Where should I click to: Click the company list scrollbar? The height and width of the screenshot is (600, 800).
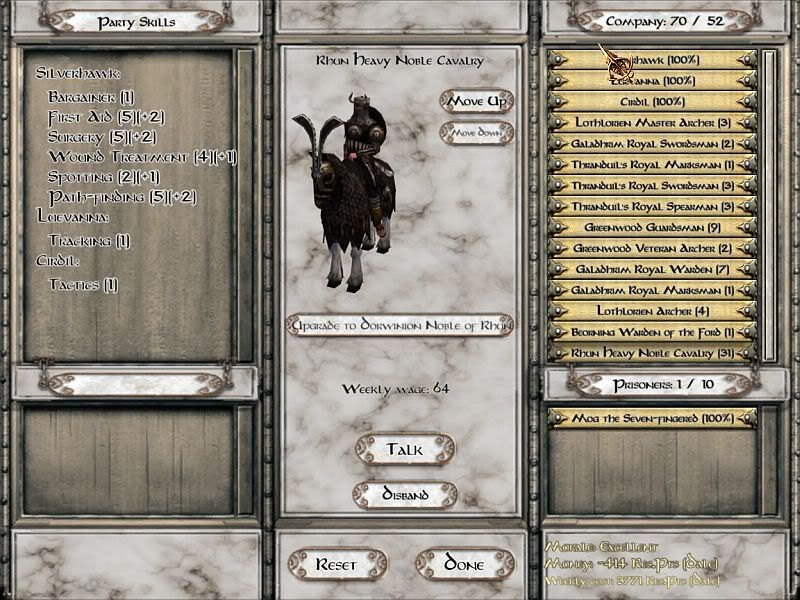(x=768, y=200)
